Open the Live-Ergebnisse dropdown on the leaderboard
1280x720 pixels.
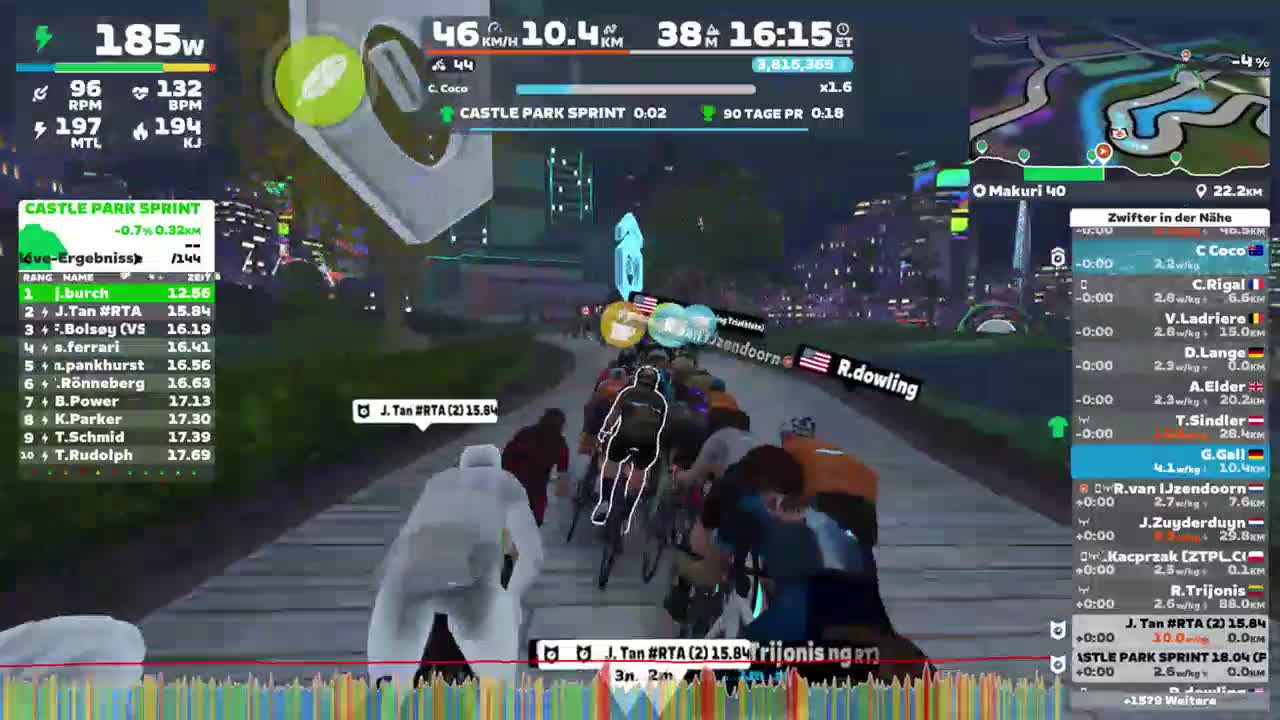click(x=80, y=257)
